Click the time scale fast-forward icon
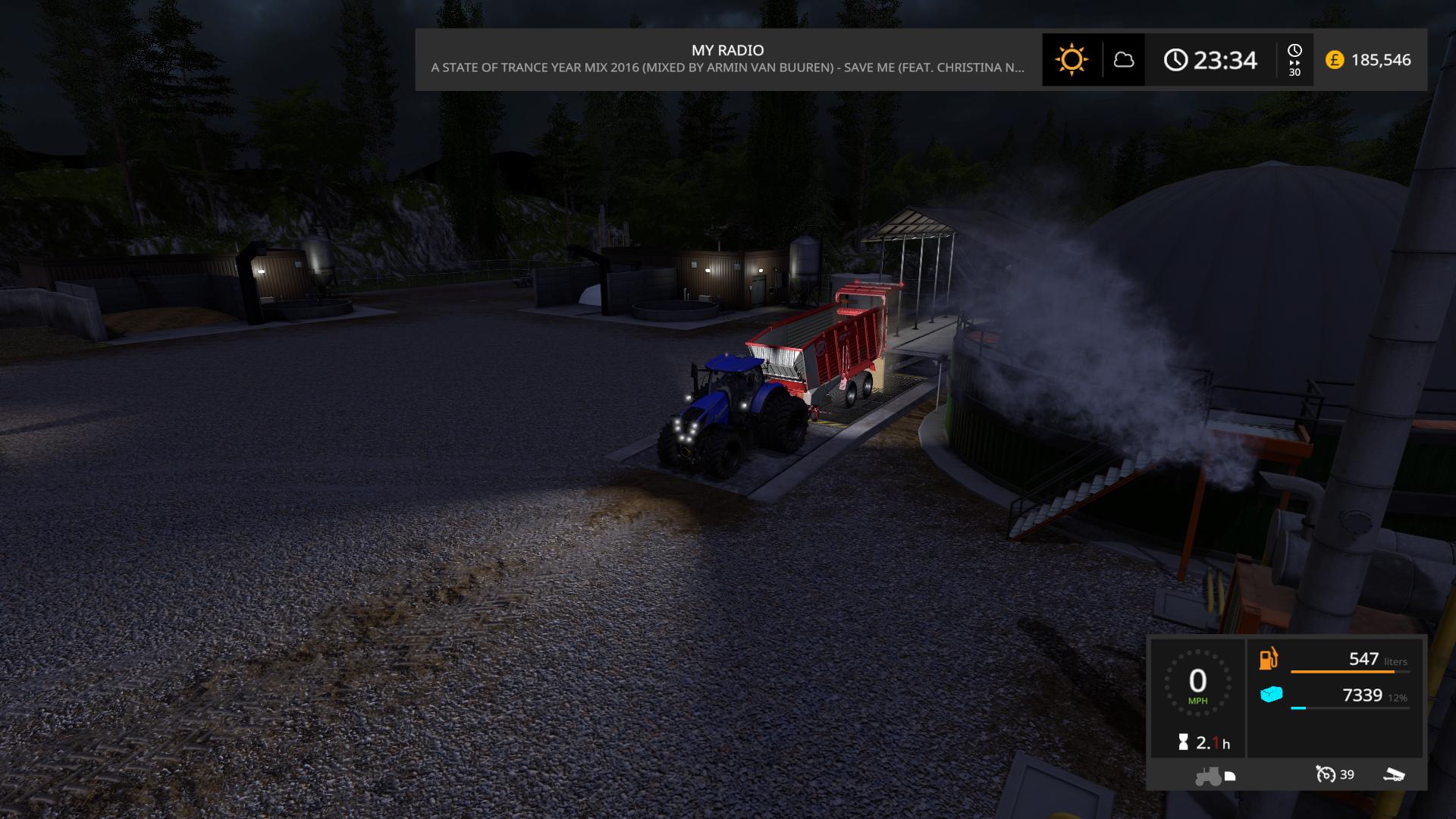This screenshot has width=1456, height=819. 1294,59
